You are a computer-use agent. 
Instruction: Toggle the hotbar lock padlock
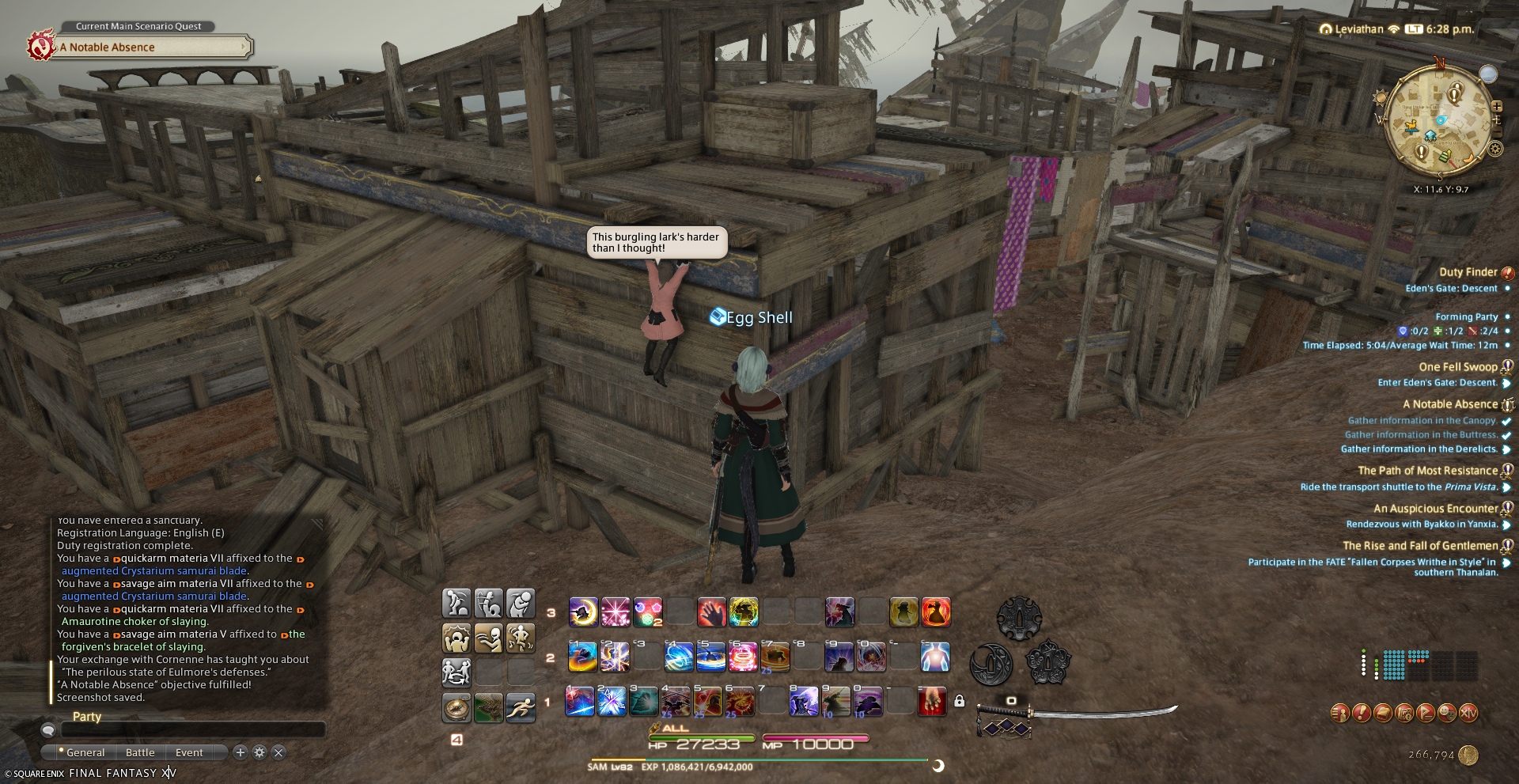(959, 701)
